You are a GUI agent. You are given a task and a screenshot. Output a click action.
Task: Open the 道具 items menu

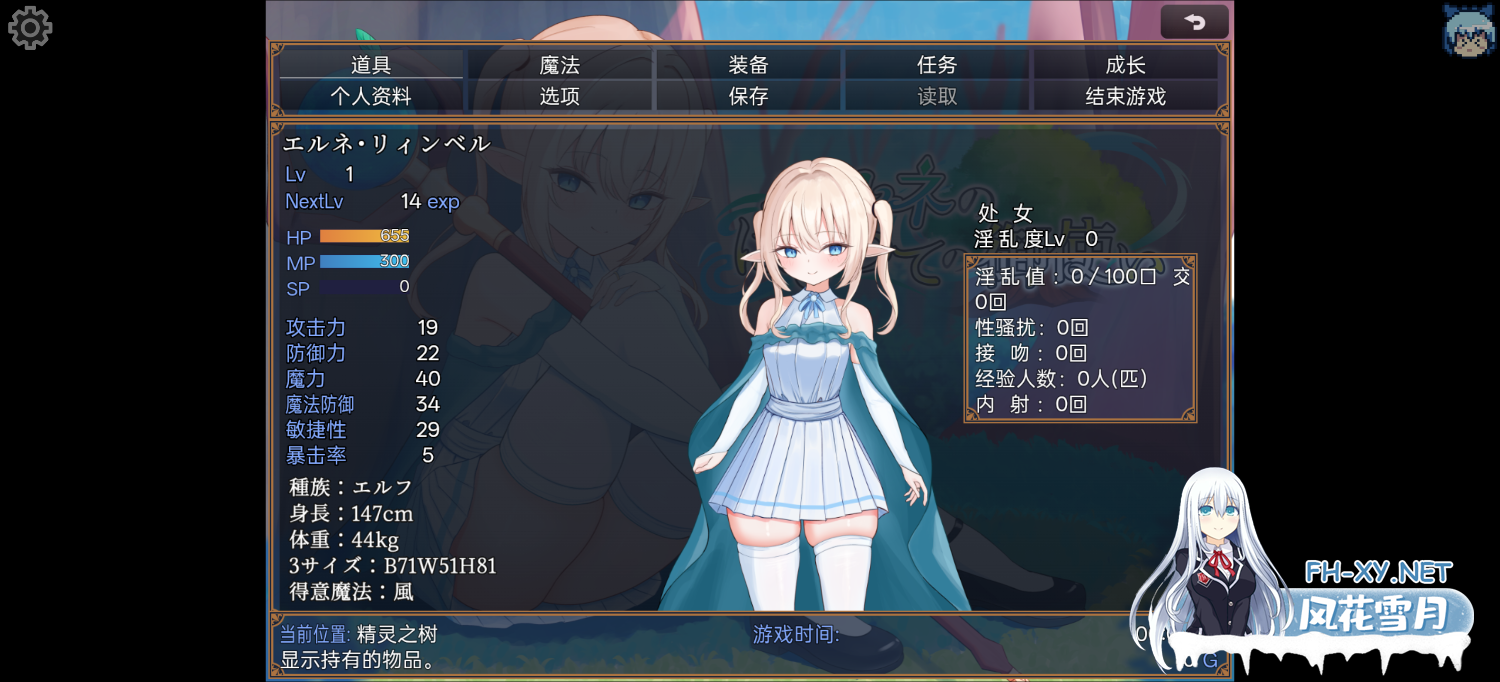371,65
